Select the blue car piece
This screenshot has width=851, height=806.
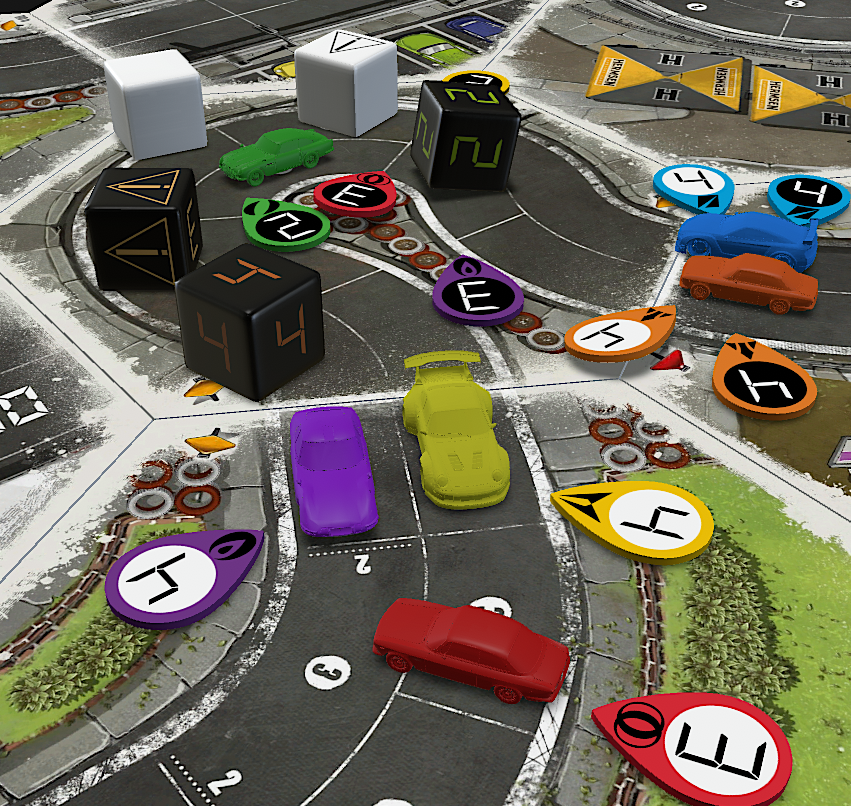click(745, 239)
